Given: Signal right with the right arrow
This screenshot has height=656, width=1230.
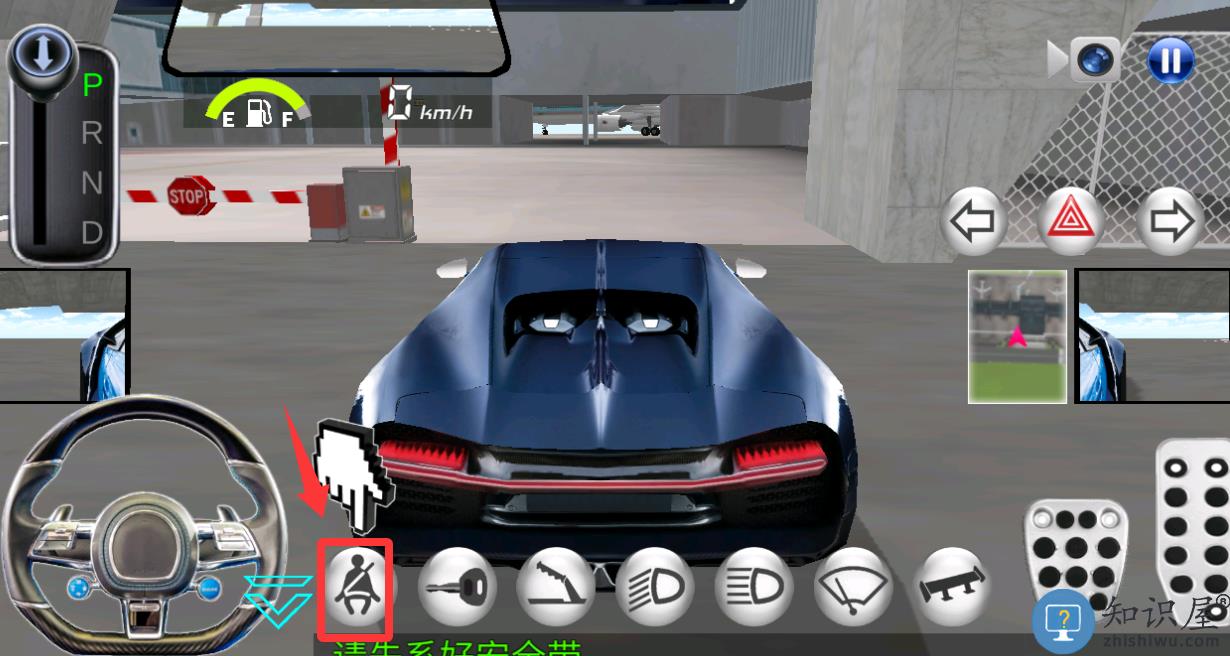Looking at the screenshot, I should [1172, 221].
